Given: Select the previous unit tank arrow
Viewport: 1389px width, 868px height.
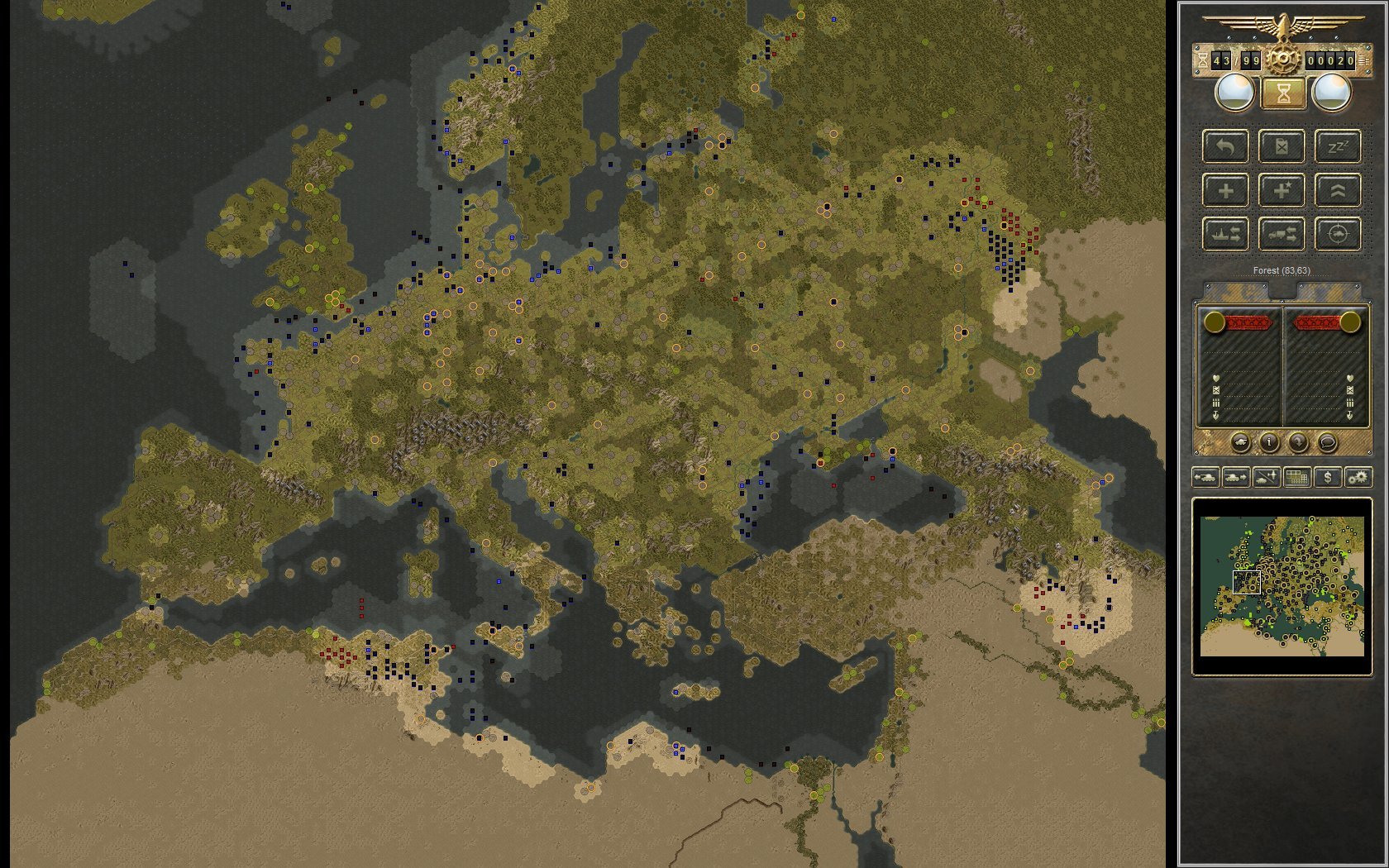Looking at the screenshot, I should tap(1206, 477).
